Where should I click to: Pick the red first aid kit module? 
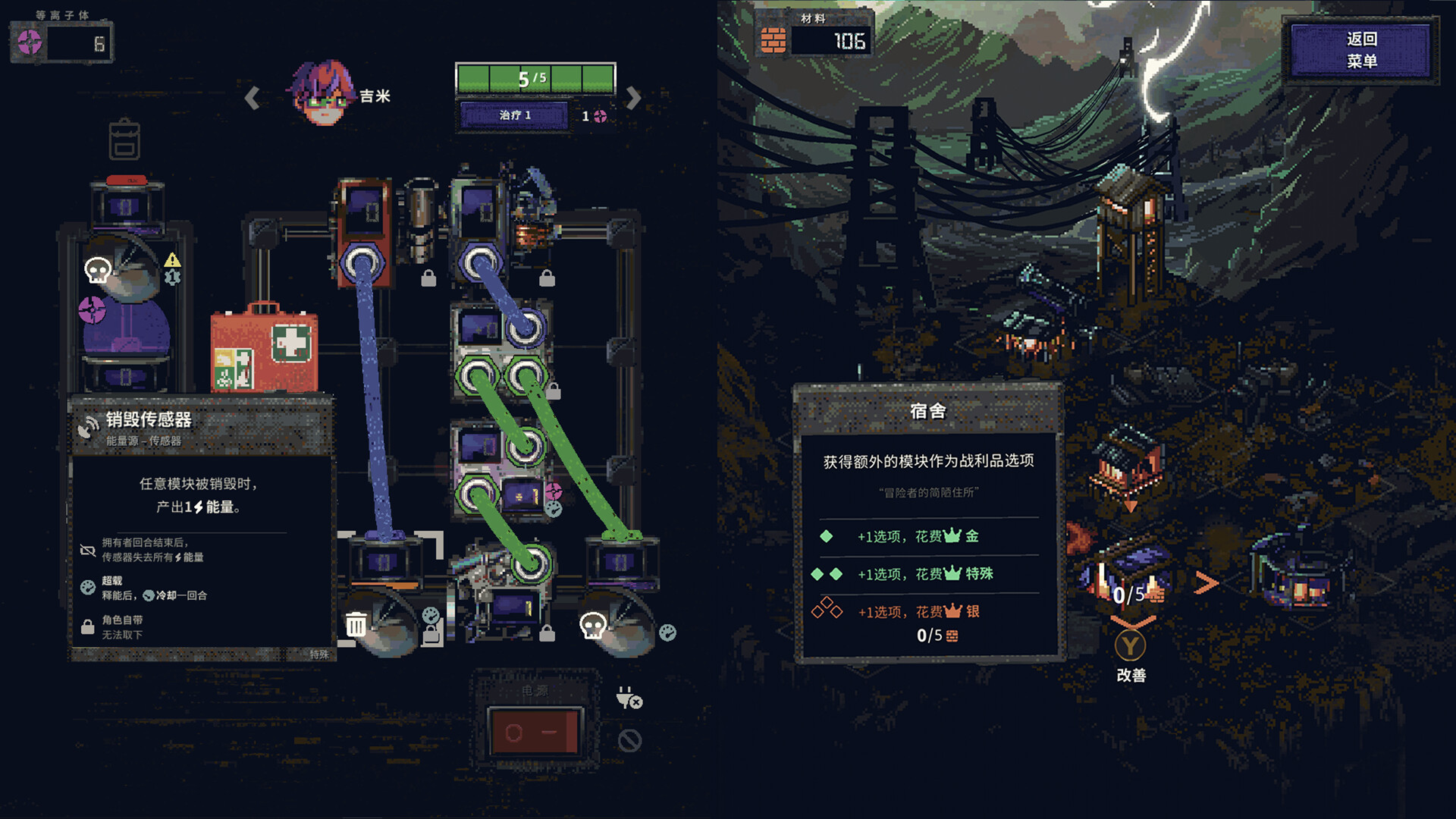tap(264, 349)
